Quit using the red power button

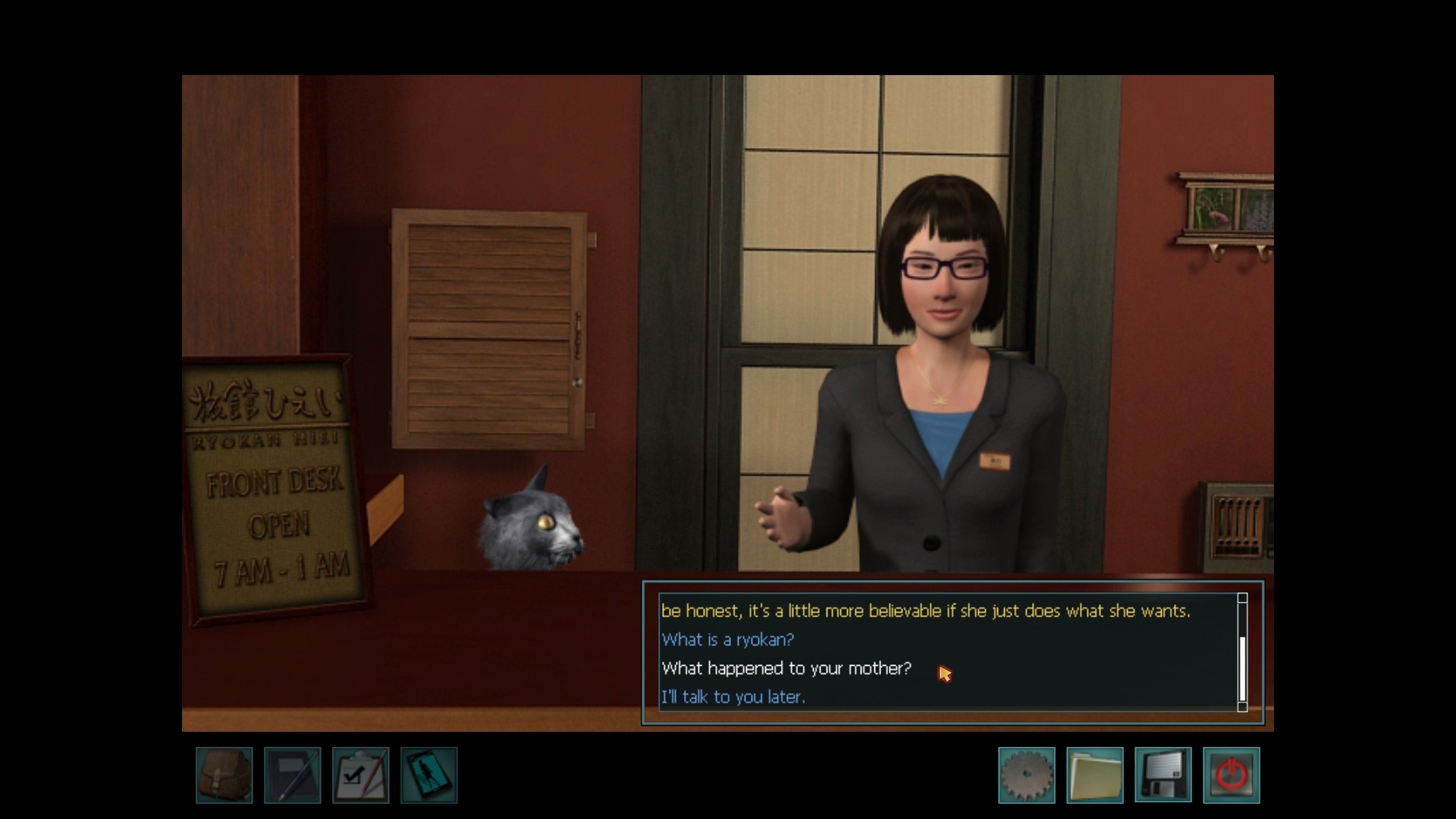point(1232,775)
